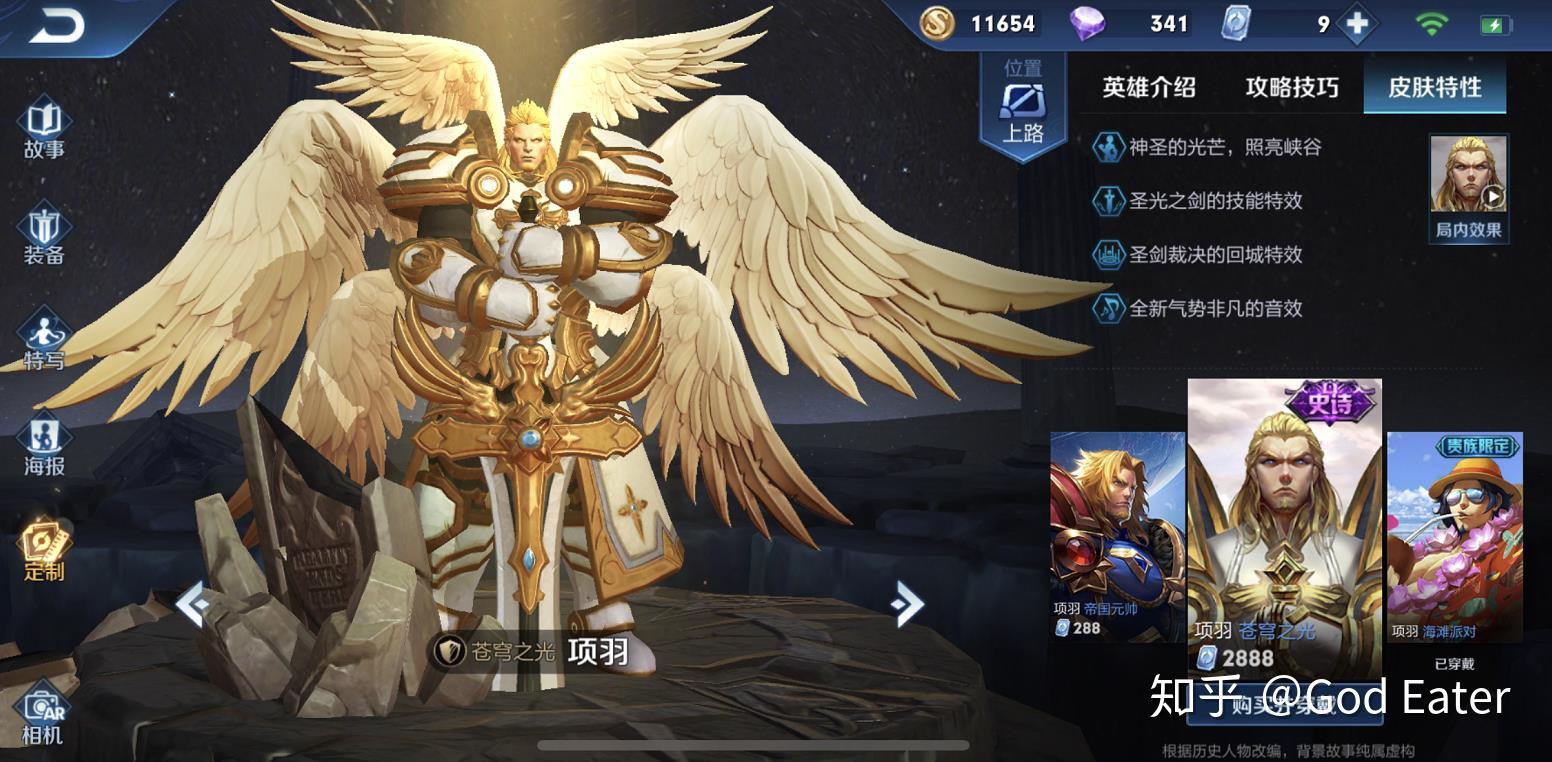Image resolution: width=1552 pixels, height=762 pixels.
Task: Open the 定制 customization option
Action: coord(44,551)
